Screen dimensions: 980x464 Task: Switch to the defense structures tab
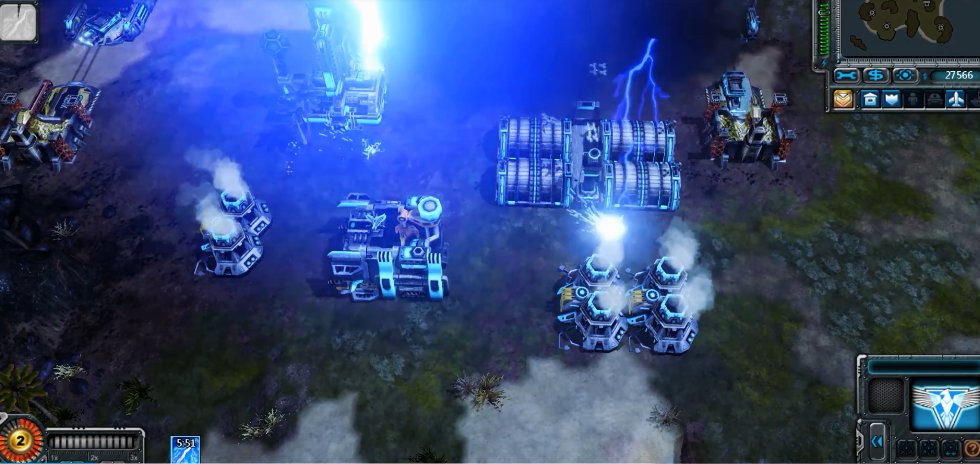tap(890, 99)
